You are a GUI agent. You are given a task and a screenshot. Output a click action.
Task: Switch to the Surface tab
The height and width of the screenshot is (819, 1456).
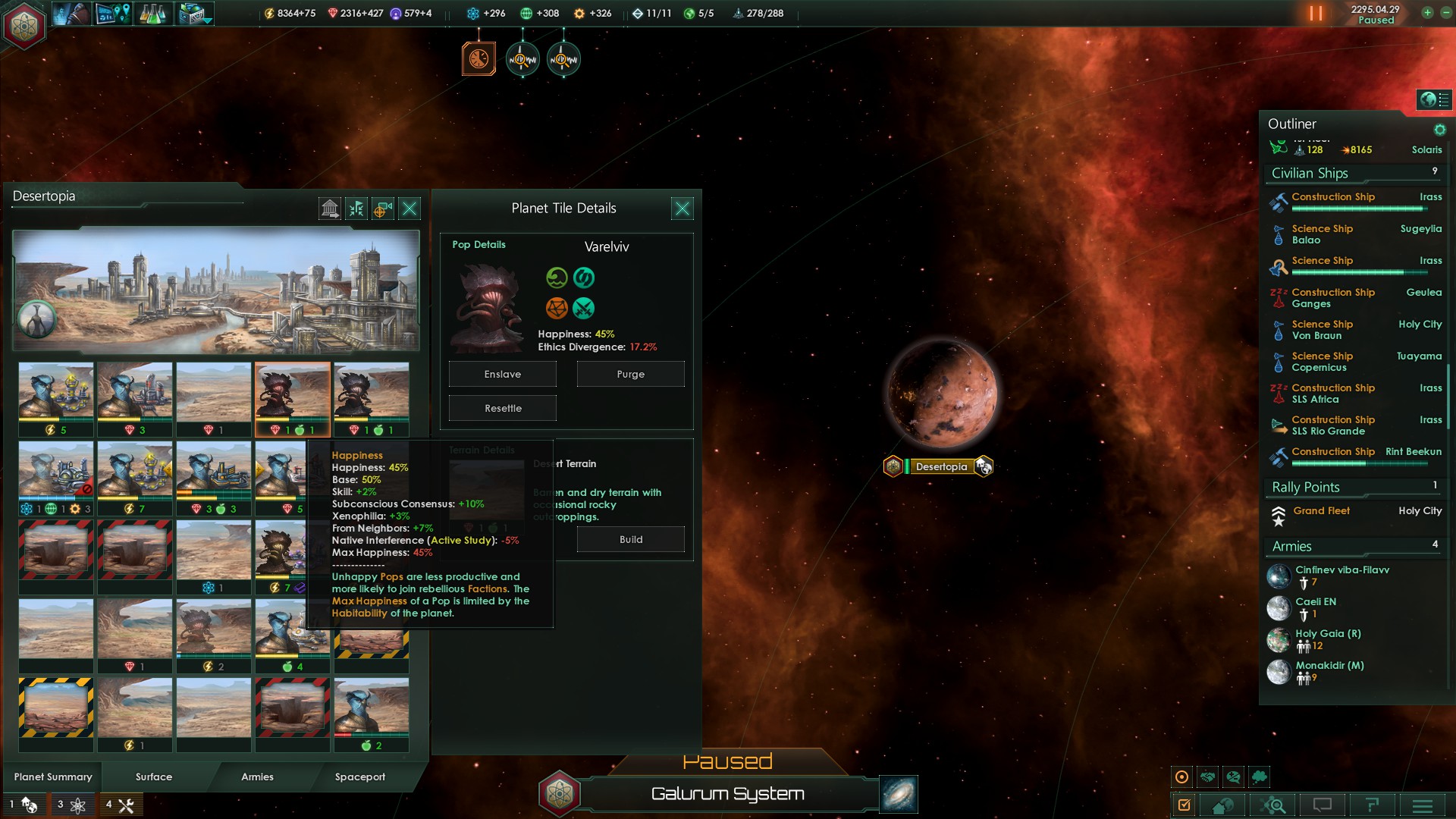pyautogui.click(x=154, y=777)
